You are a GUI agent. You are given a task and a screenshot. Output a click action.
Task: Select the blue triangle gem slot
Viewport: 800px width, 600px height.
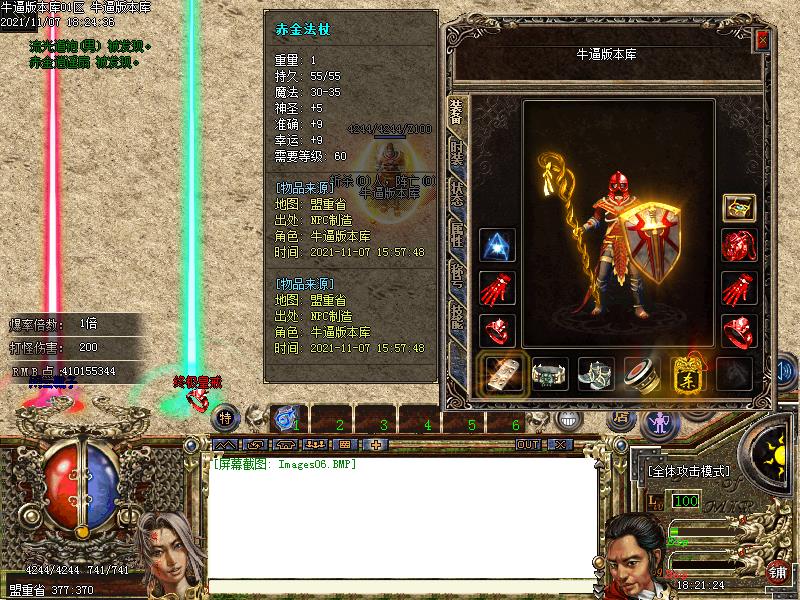[497, 246]
